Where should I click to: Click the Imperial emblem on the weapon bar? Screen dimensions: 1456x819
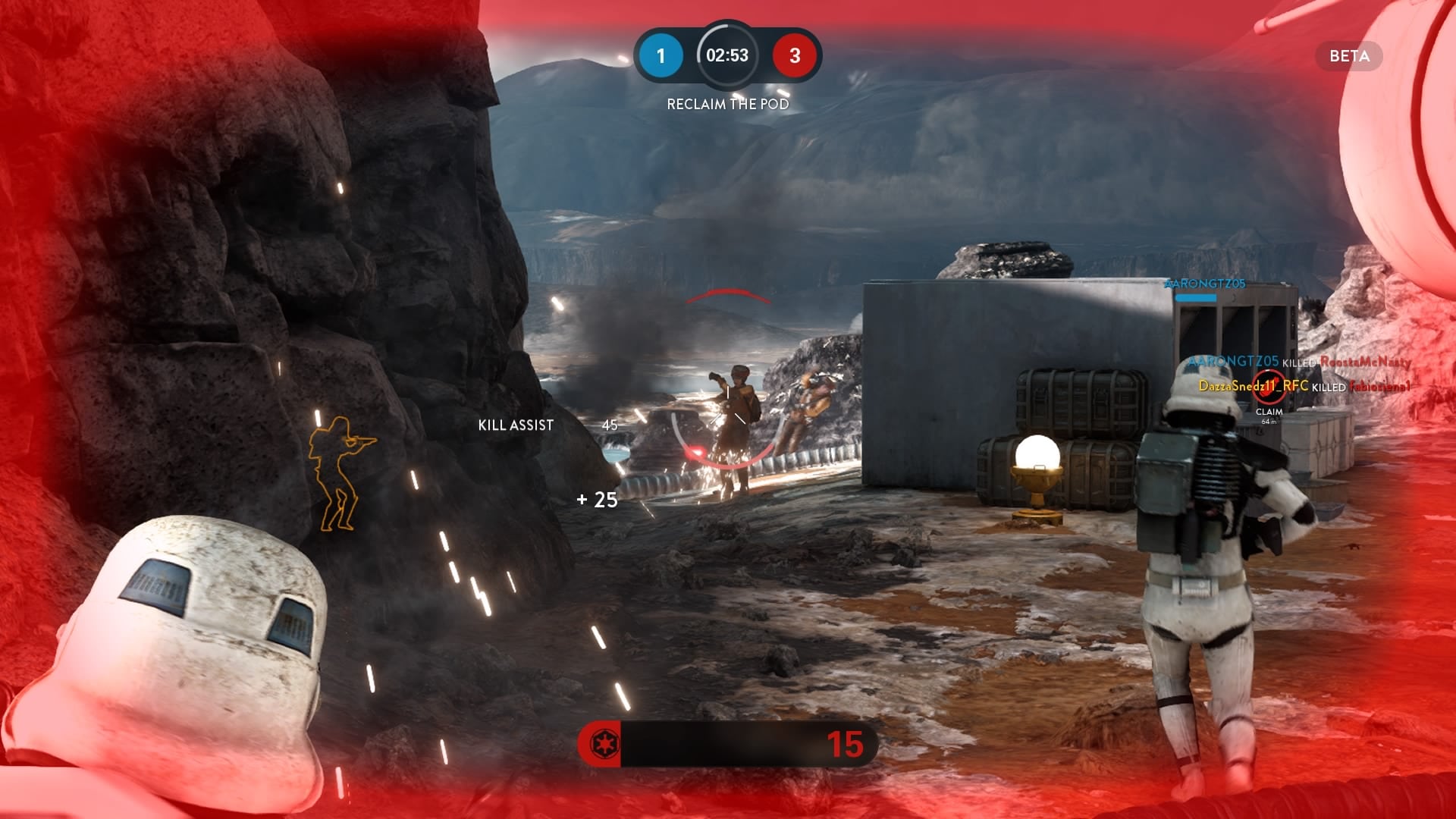pos(604,744)
